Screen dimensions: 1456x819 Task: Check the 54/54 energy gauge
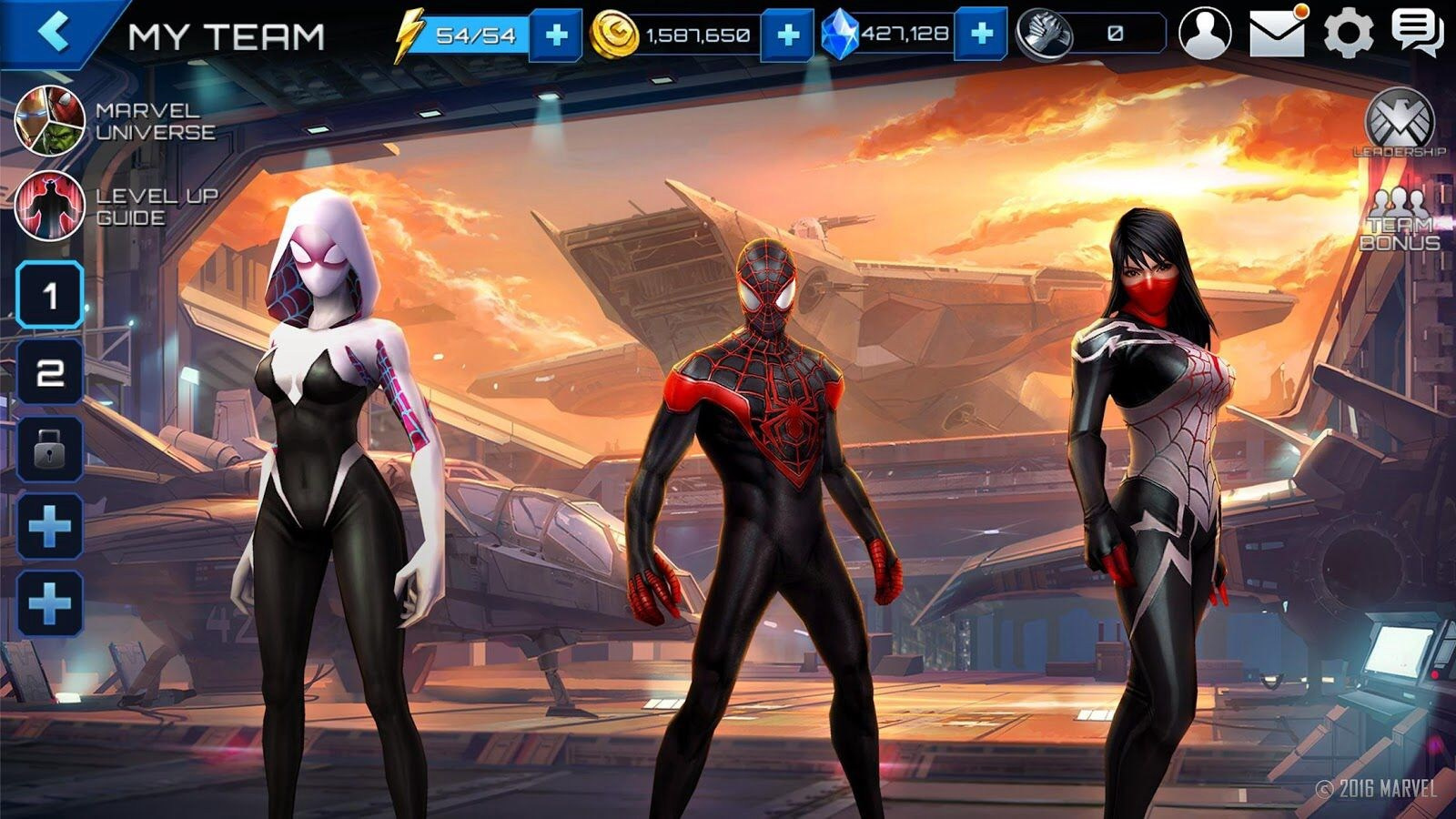pyautogui.click(x=473, y=36)
